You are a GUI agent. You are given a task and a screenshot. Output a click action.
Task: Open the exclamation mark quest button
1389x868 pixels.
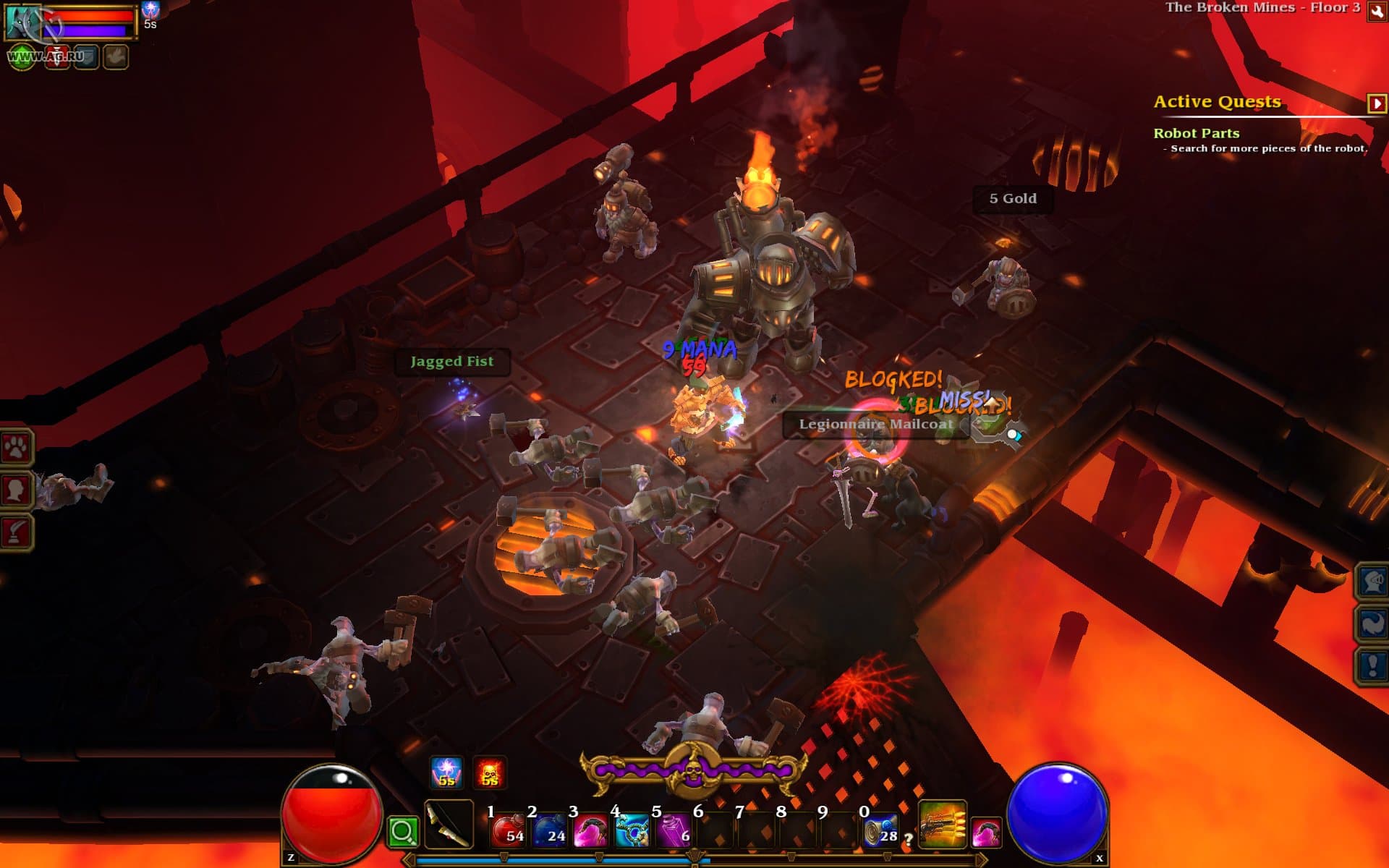click(x=1372, y=665)
